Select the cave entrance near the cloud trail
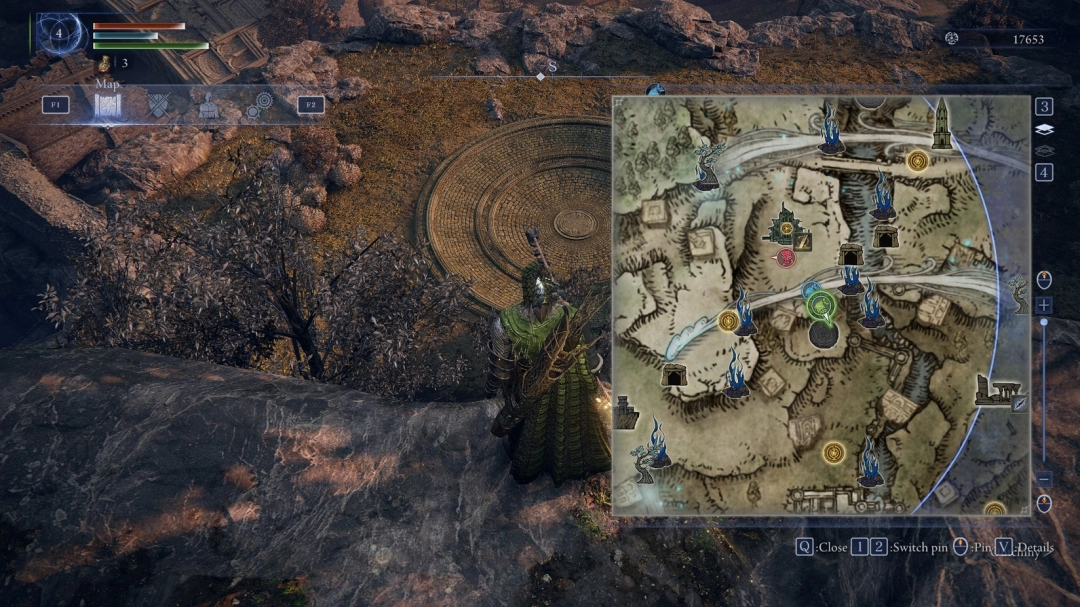The height and width of the screenshot is (607, 1080). [675, 374]
